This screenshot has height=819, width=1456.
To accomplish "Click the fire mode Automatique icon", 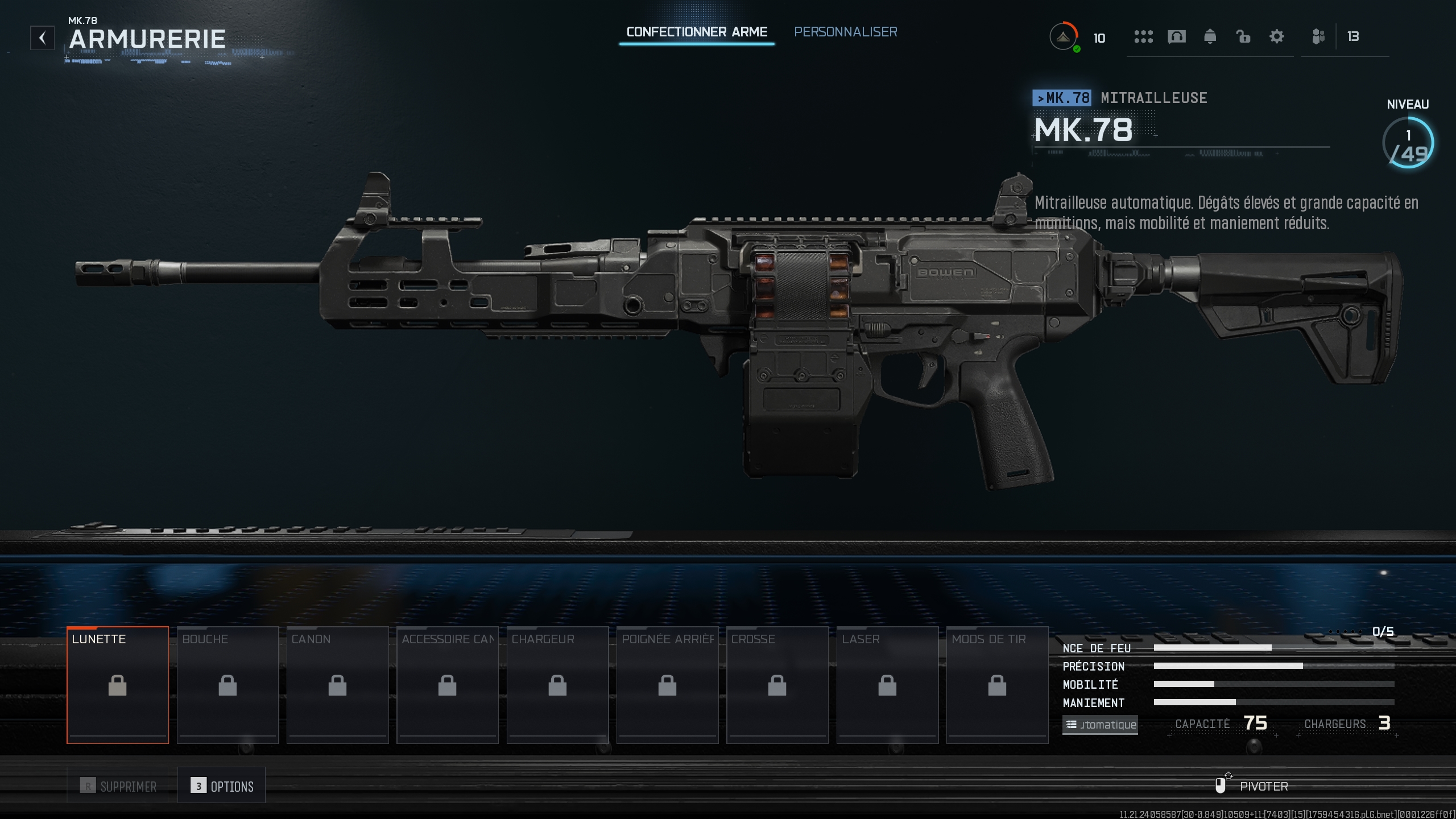I will coord(1100,725).
